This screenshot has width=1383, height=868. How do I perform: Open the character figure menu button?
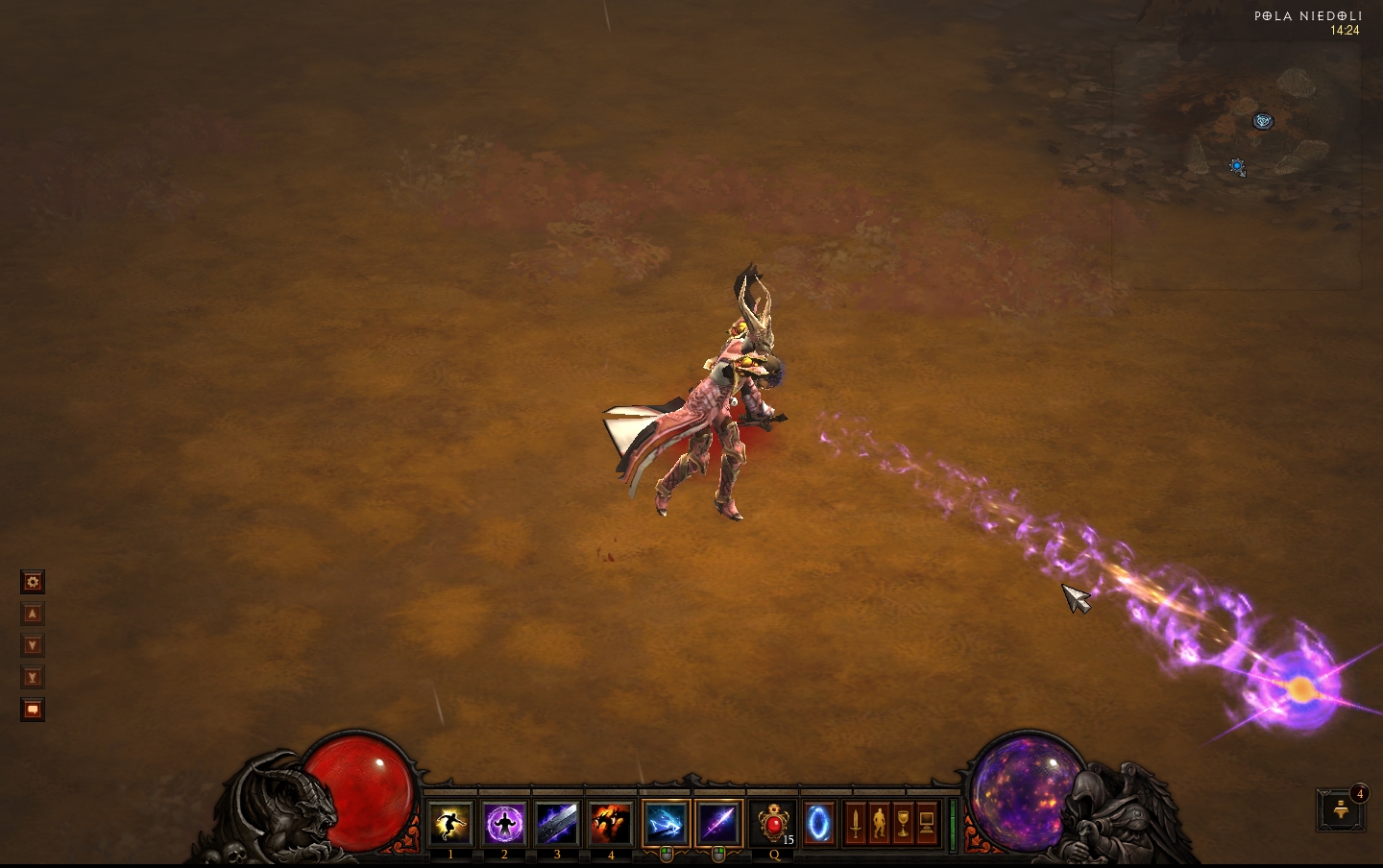click(x=879, y=824)
